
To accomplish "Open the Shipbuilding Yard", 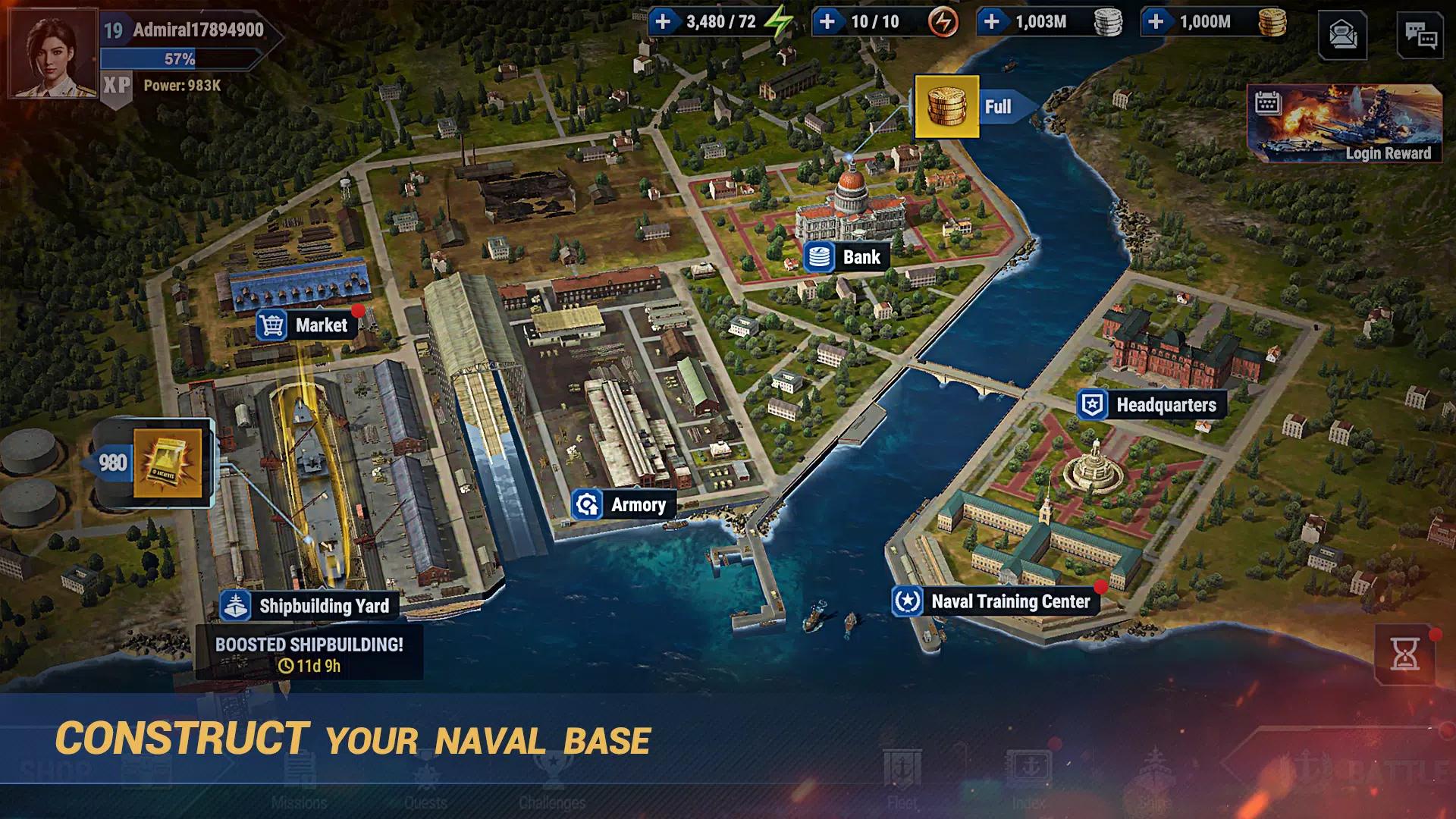I will (306, 606).
